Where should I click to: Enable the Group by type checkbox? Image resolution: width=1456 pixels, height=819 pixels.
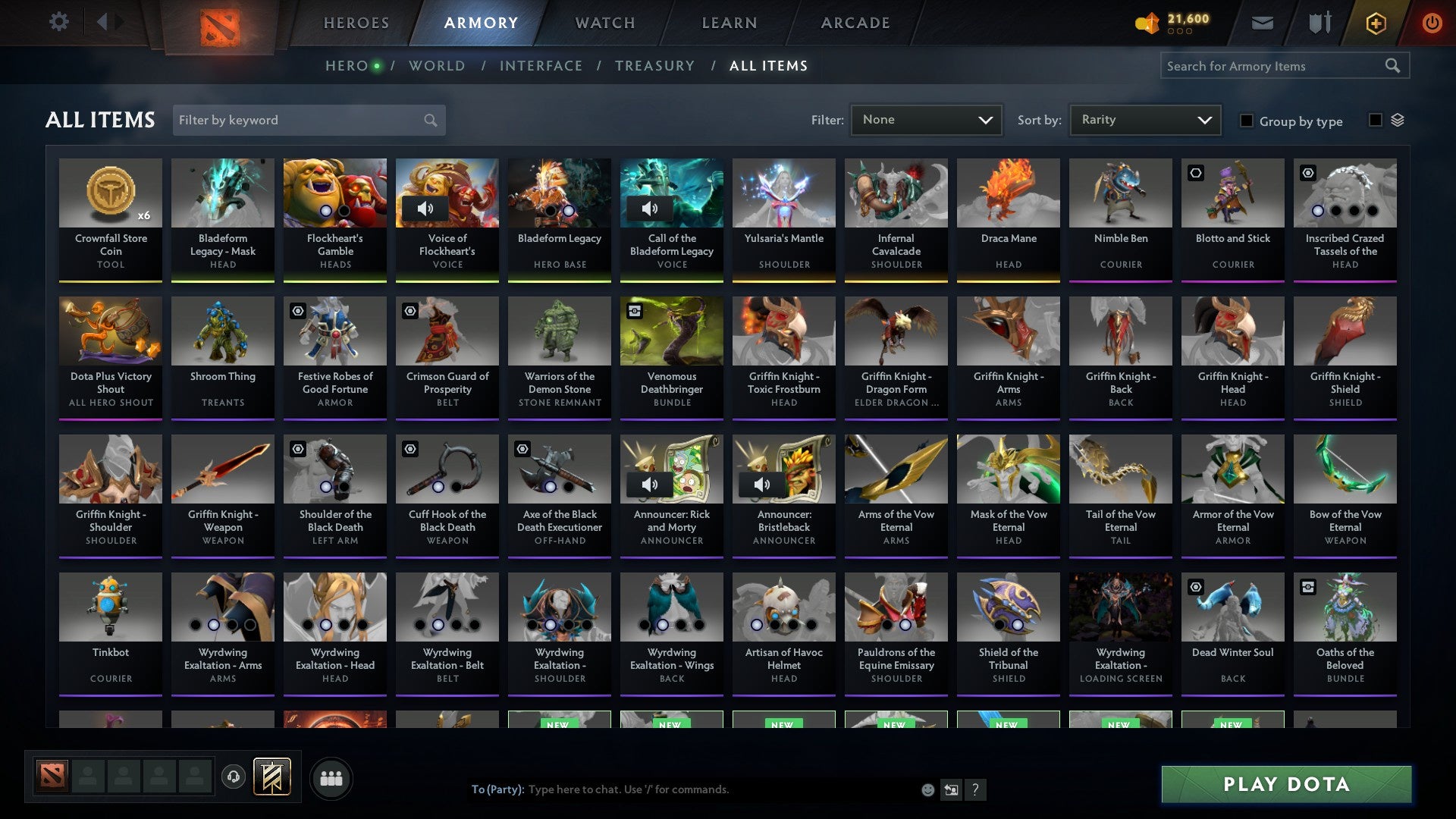pos(1247,121)
